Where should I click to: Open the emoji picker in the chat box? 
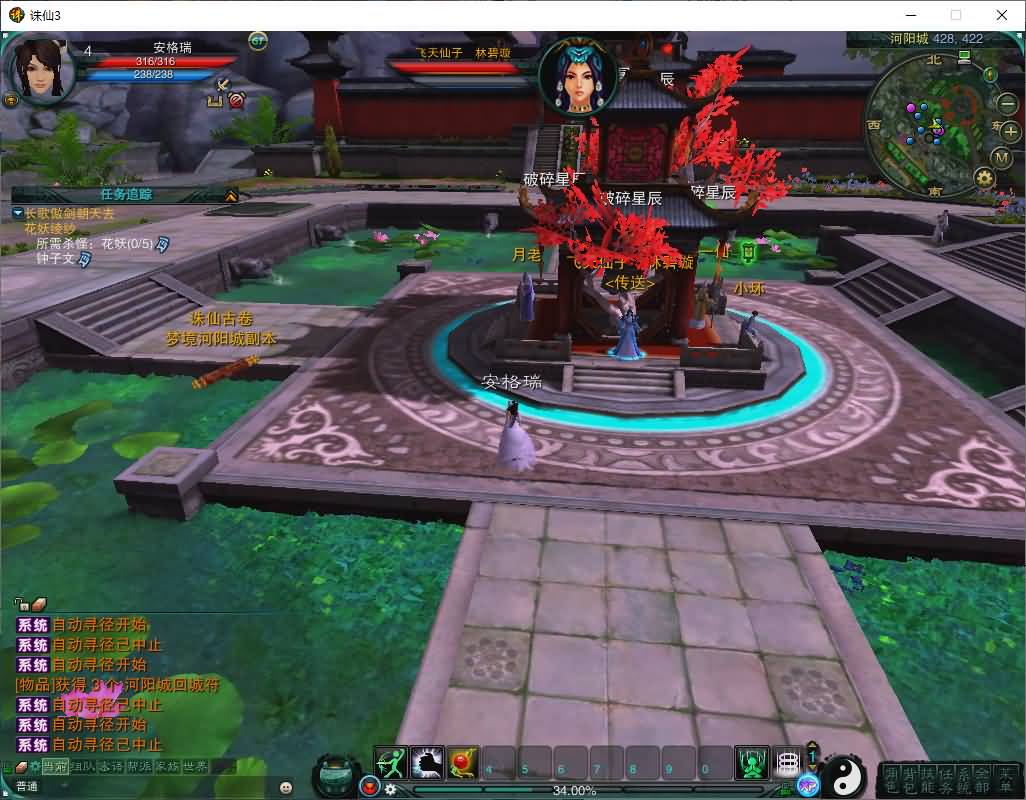pos(286,787)
